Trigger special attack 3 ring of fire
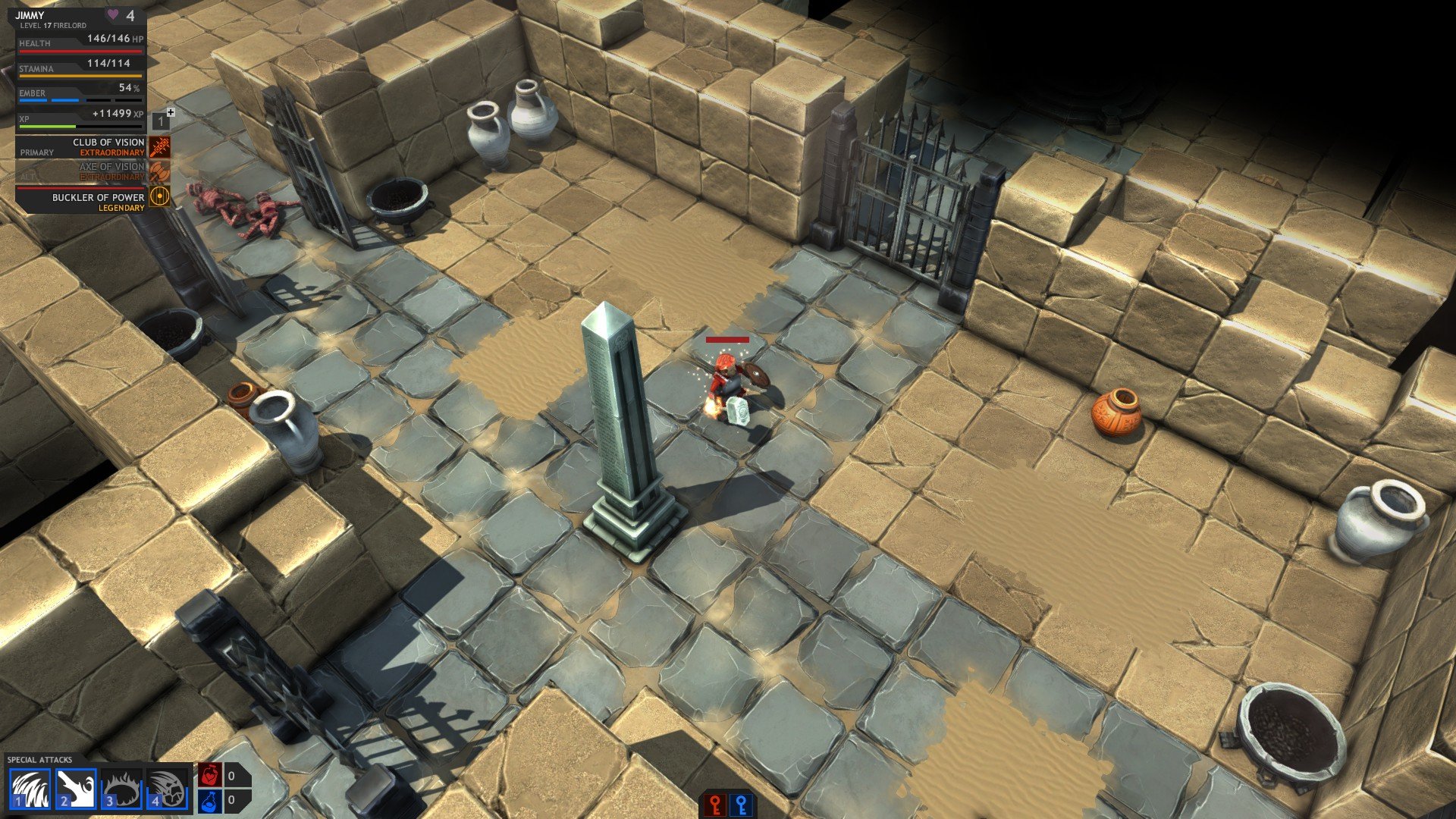Image resolution: width=1456 pixels, height=819 pixels. click(121, 789)
